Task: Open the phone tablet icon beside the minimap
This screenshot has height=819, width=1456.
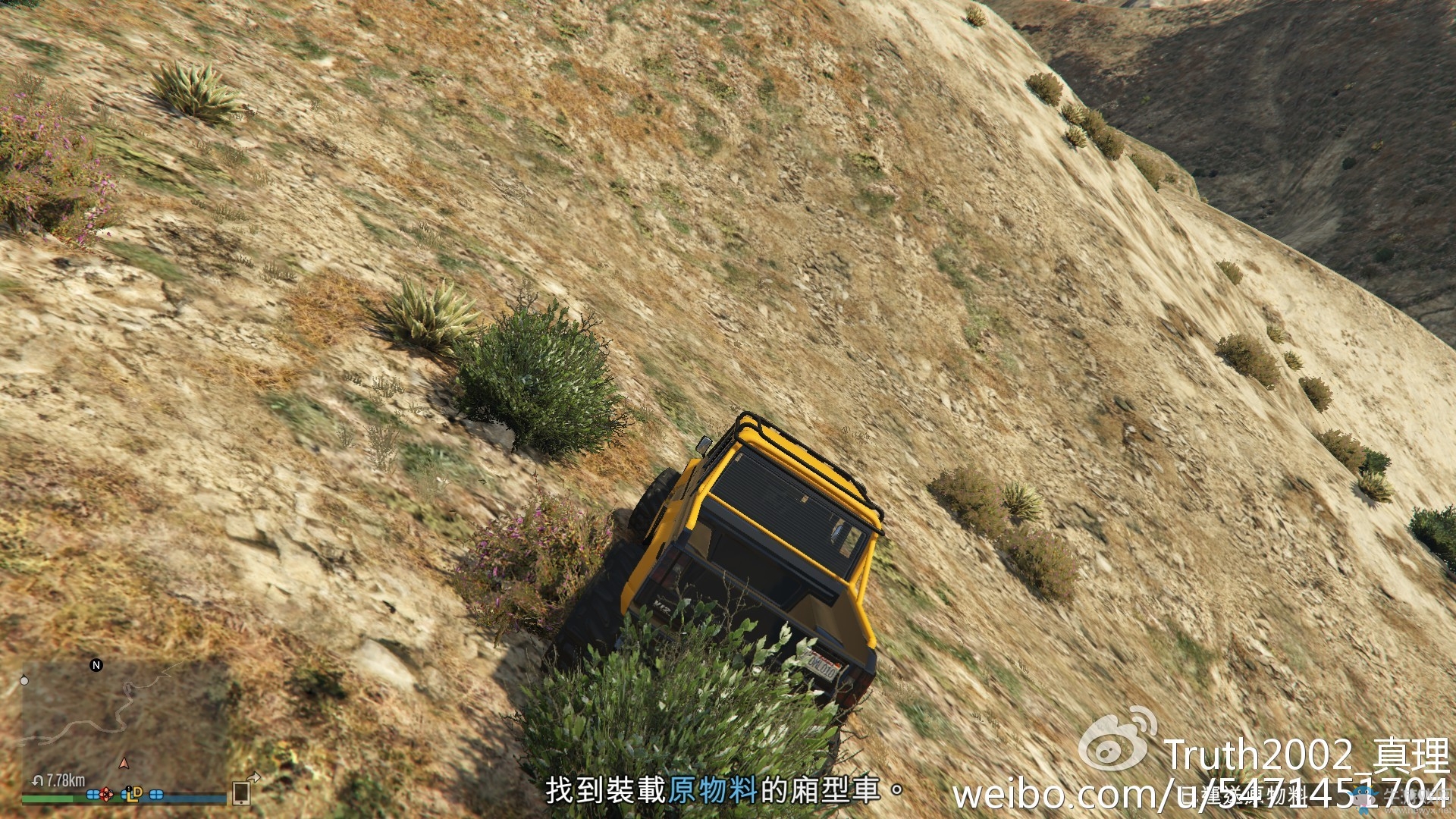Action: (x=241, y=795)
